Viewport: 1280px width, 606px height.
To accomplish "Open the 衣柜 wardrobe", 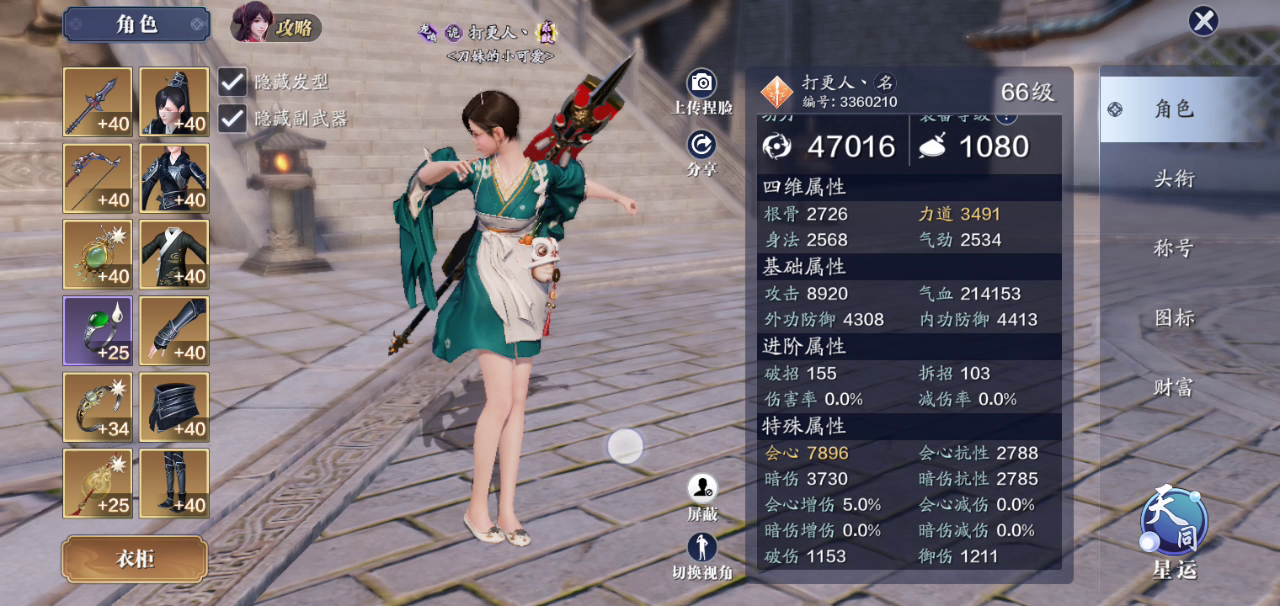I will pos(135,559).
